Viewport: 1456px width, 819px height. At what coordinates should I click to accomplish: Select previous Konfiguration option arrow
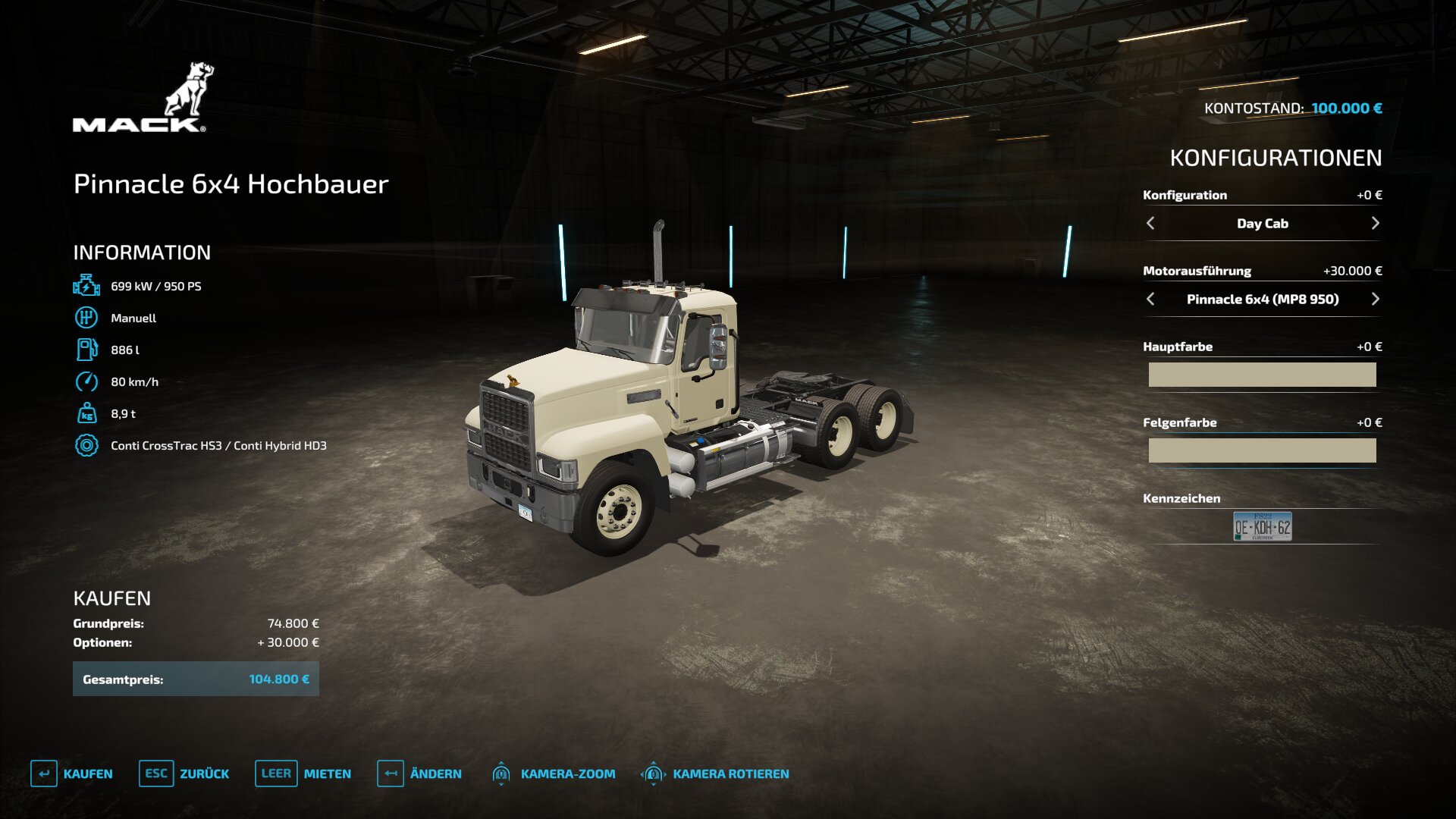click(x=1150, y=223)
